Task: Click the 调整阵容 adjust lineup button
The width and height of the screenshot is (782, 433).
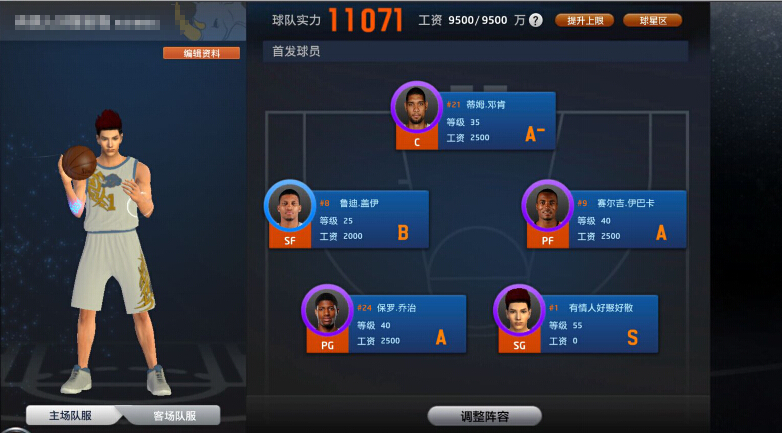Action: (x=485, y=416)
